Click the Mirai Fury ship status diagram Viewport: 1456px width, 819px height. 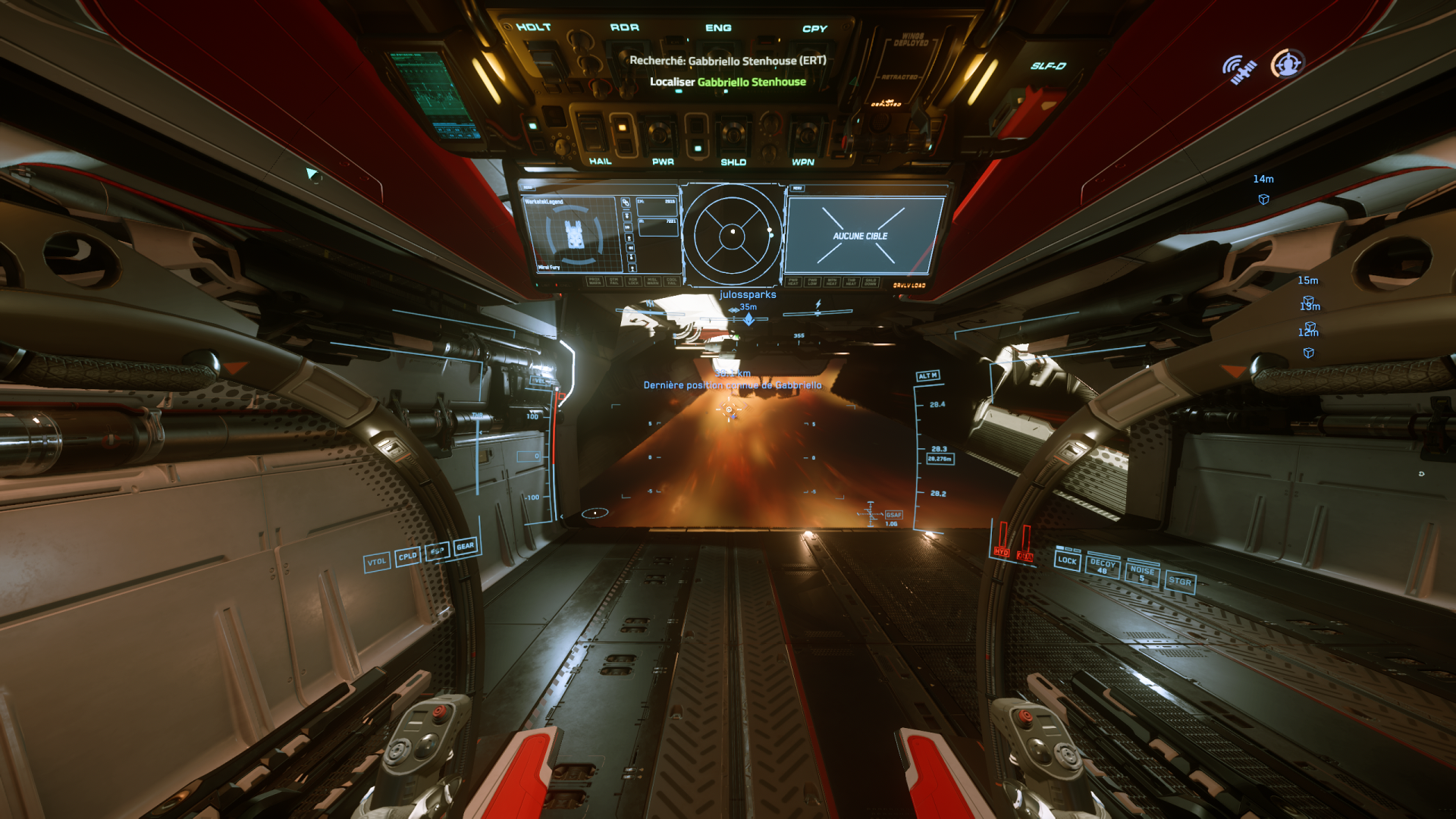574,234
